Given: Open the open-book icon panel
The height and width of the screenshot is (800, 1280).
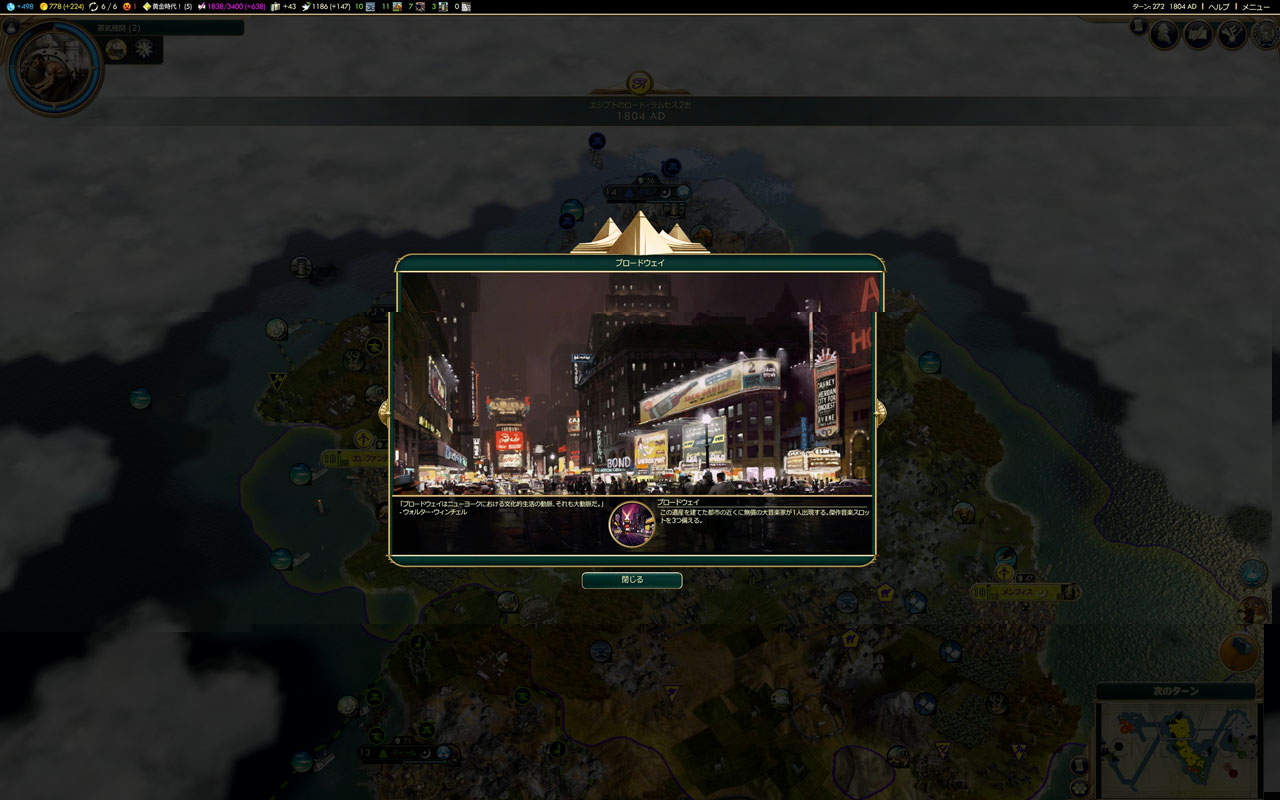Looking at the screenshot, I should tap(1198, 35).
